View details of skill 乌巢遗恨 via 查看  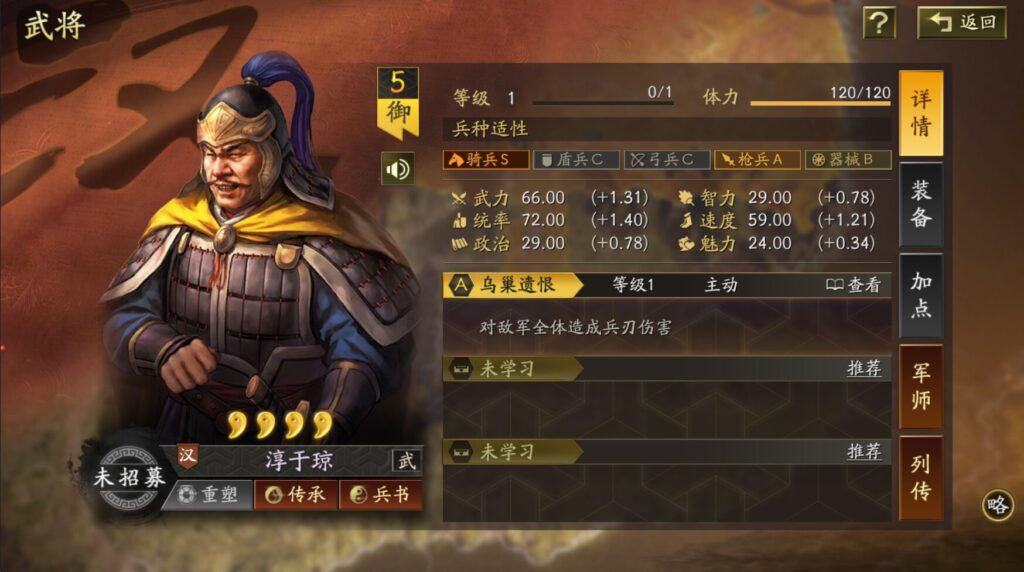click(854, 285)
